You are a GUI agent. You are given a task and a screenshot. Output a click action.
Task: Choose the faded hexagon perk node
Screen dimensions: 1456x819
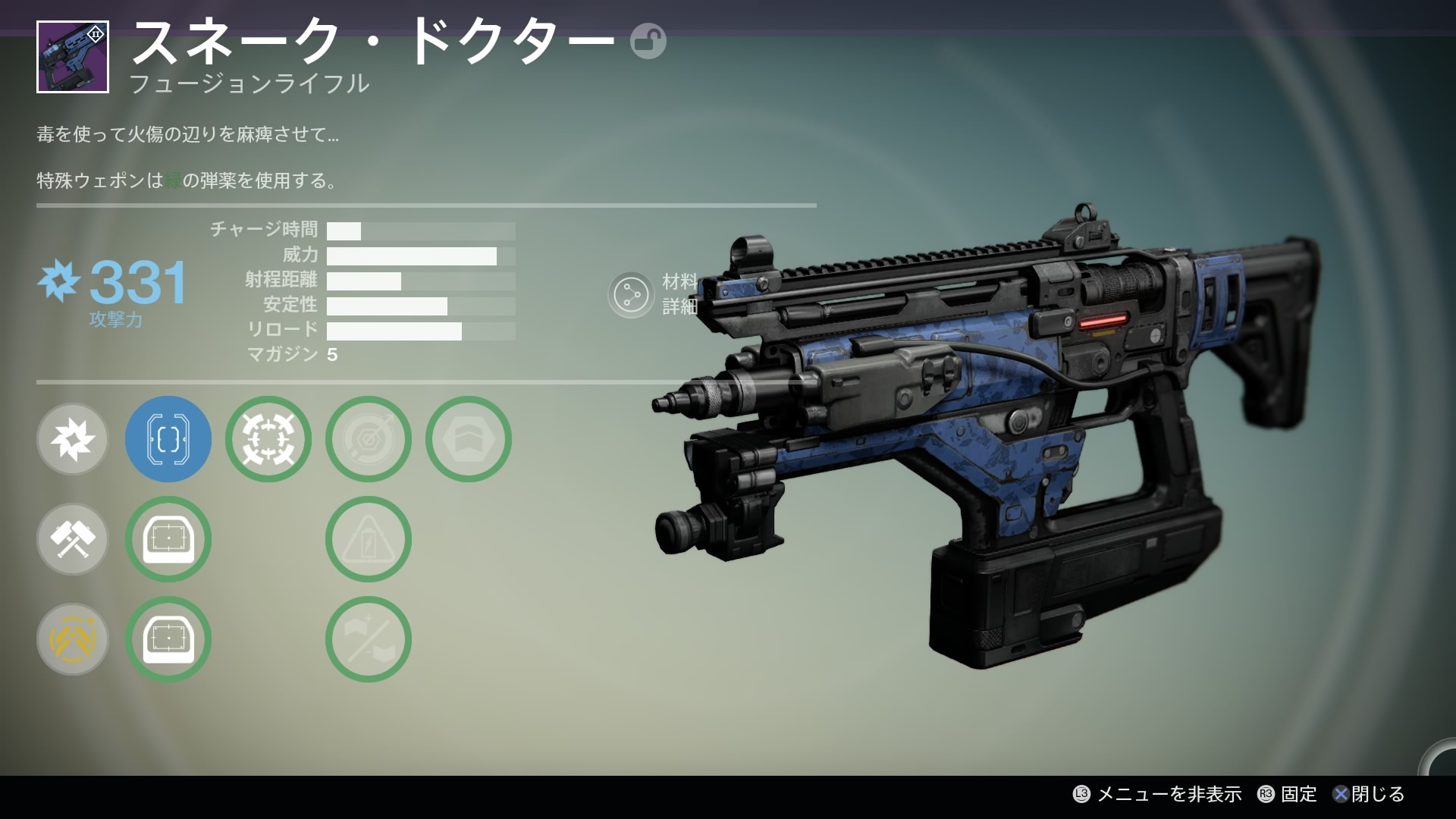(469, 439)
